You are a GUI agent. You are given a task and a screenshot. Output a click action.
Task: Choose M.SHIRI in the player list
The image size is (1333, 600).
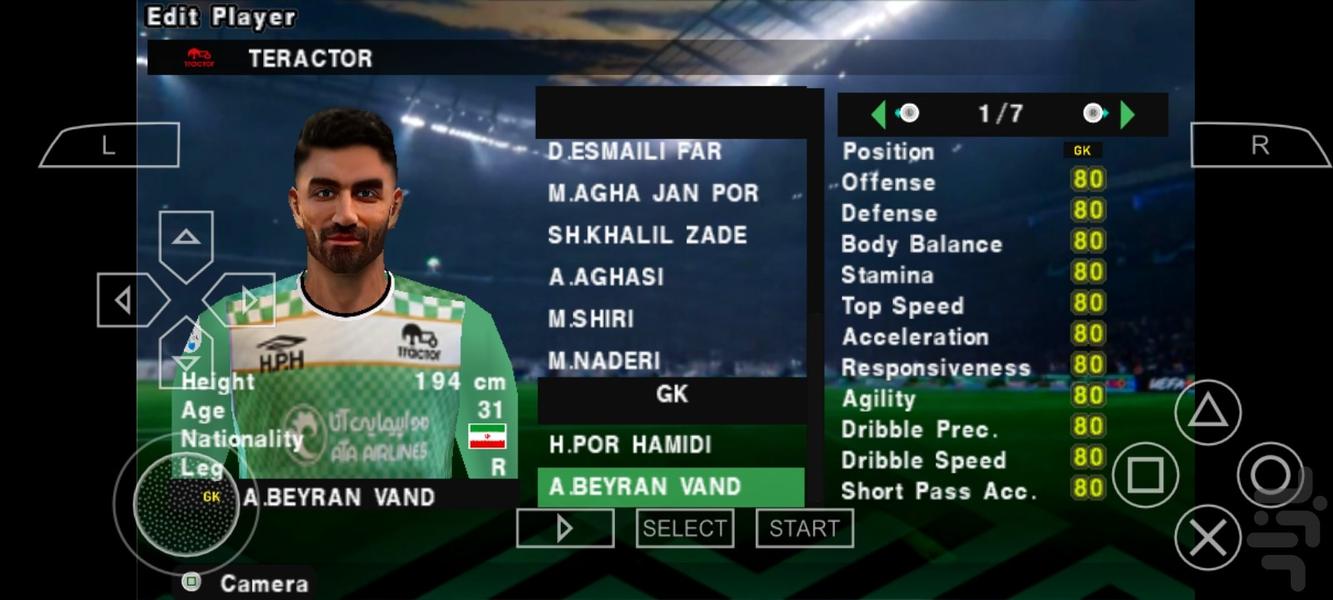pyautogui.click(x=591, y=319)
